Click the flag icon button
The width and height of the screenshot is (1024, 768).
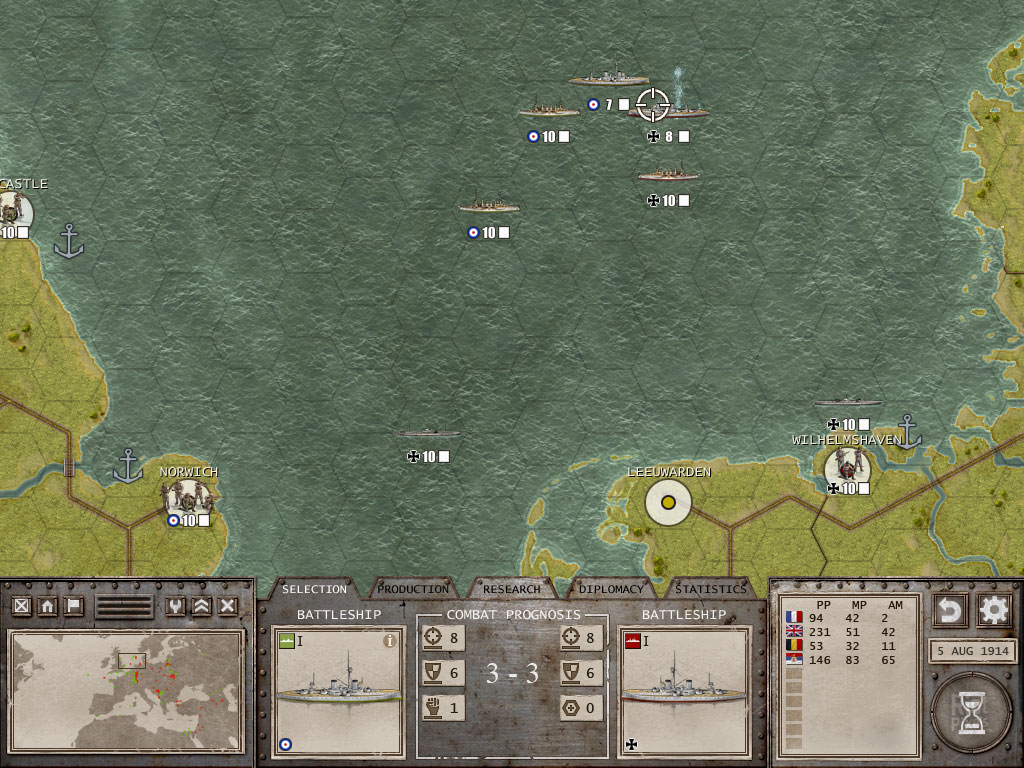73,606
